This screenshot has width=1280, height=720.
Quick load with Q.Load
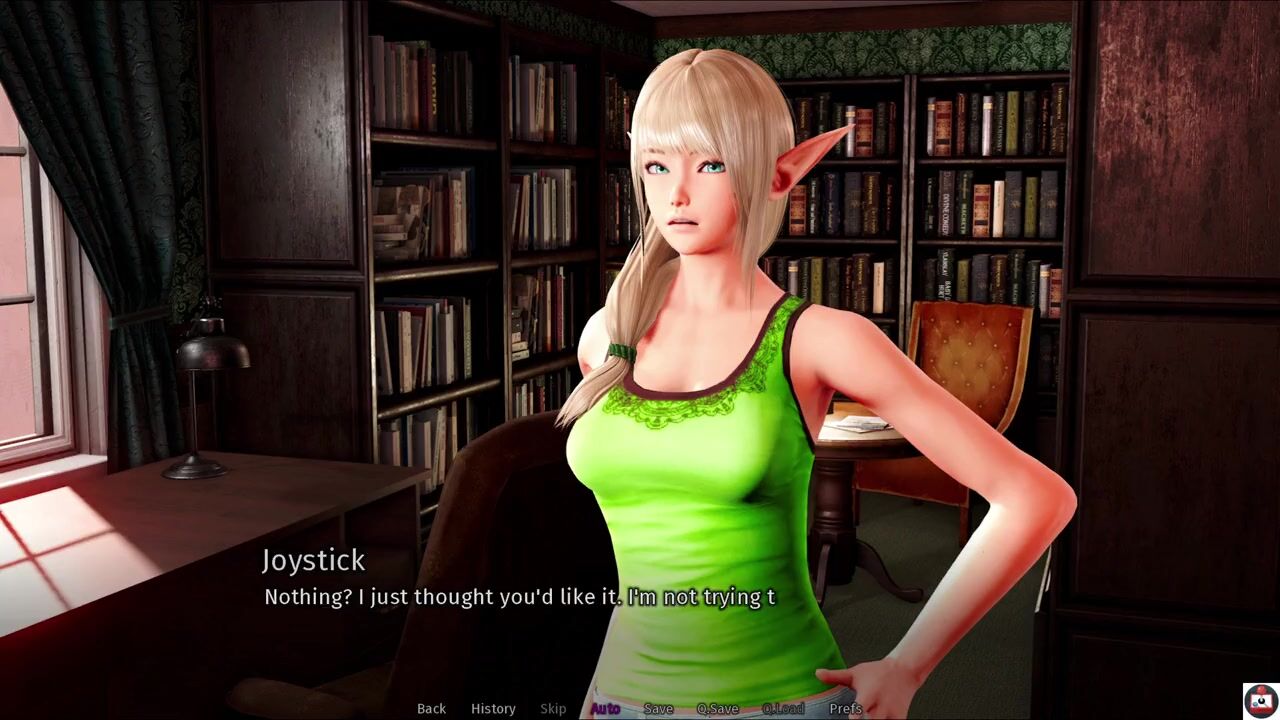[x=783, y=708]
